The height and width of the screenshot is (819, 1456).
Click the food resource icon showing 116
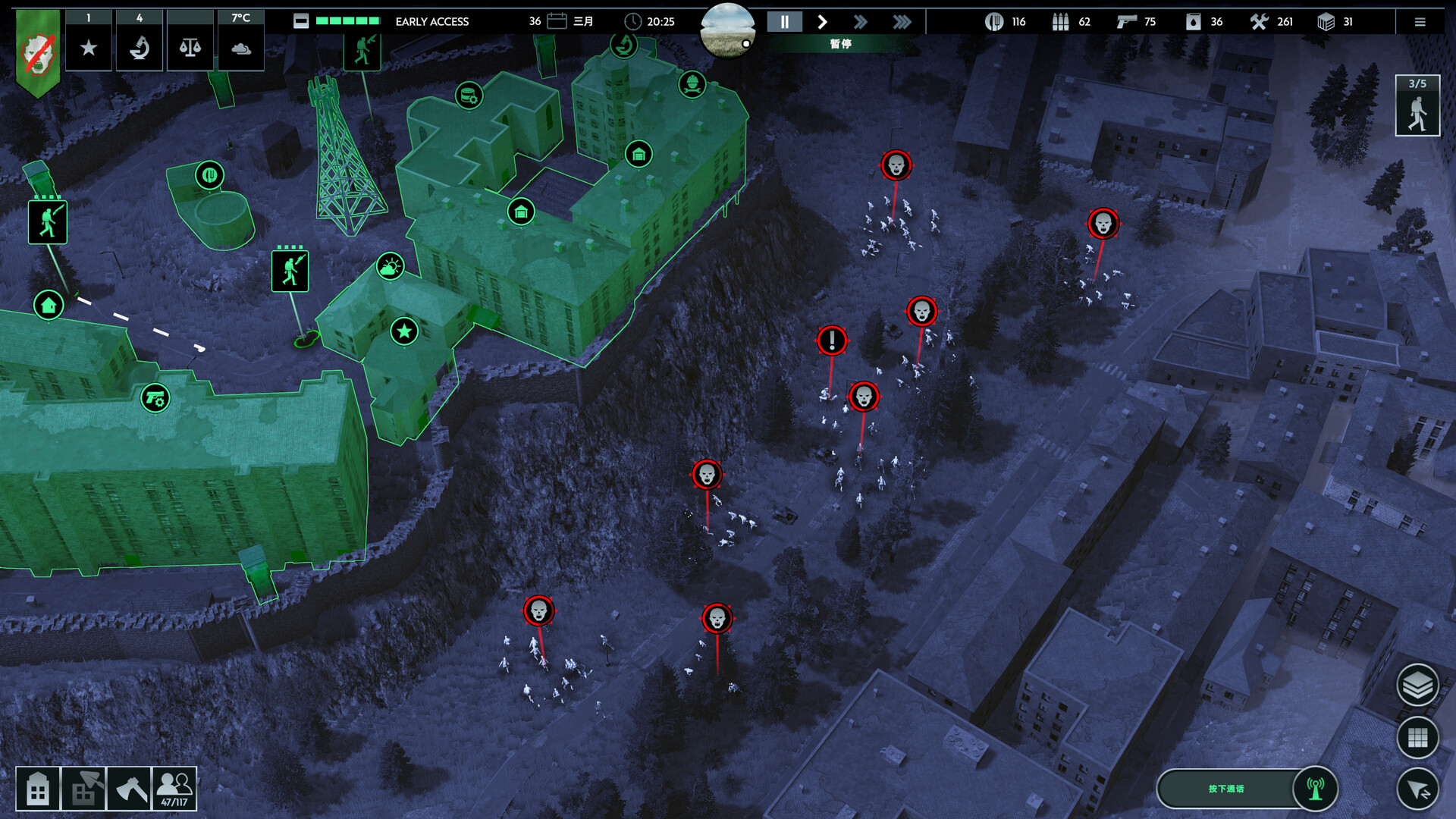[x=995, y=22]
